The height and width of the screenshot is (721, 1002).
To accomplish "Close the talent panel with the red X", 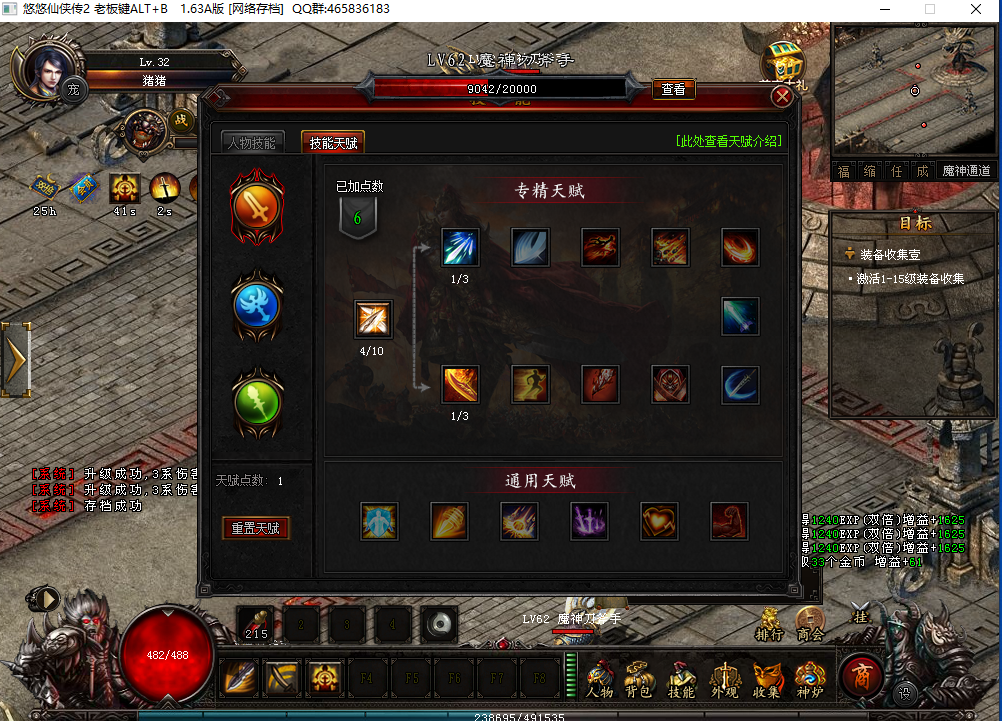I will click(x=782, y=96).
